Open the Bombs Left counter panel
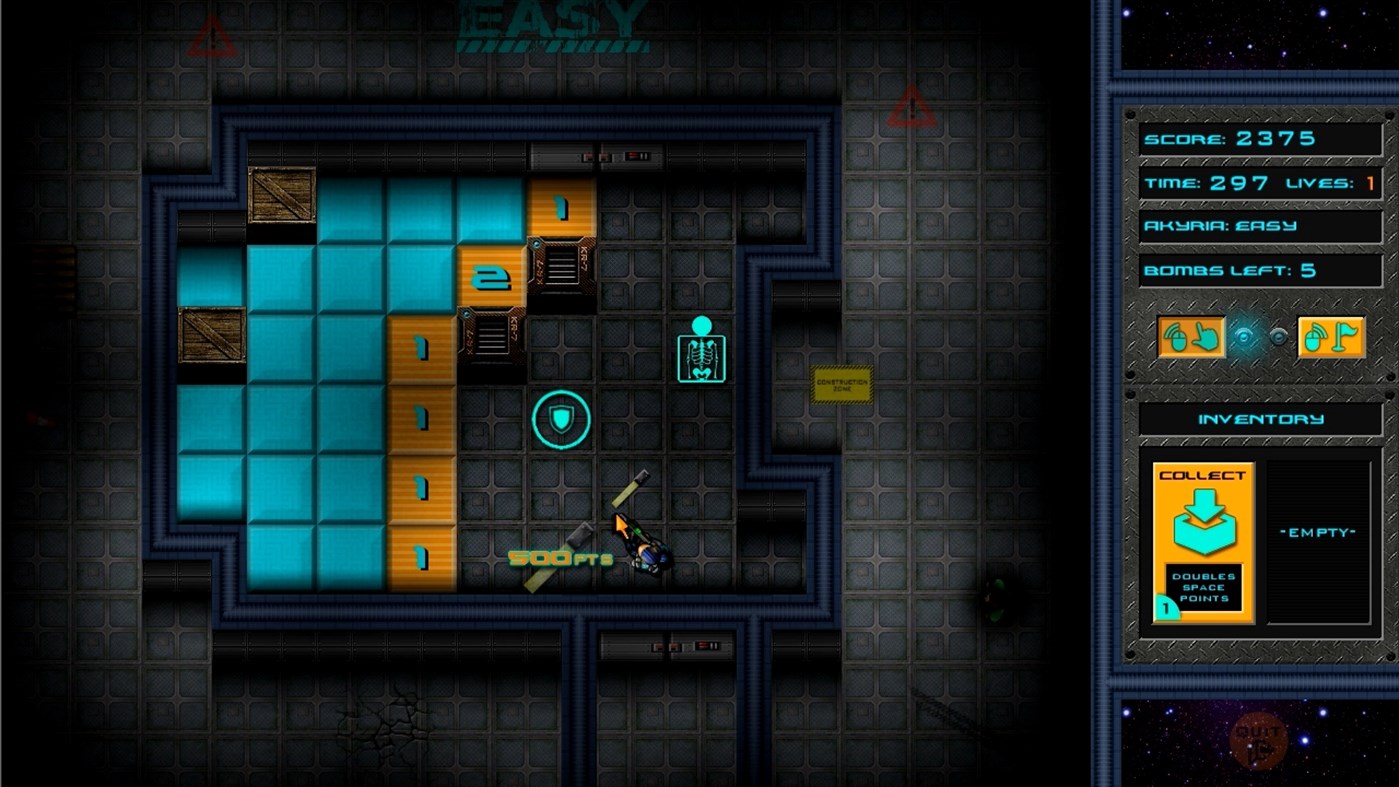 1259,269
